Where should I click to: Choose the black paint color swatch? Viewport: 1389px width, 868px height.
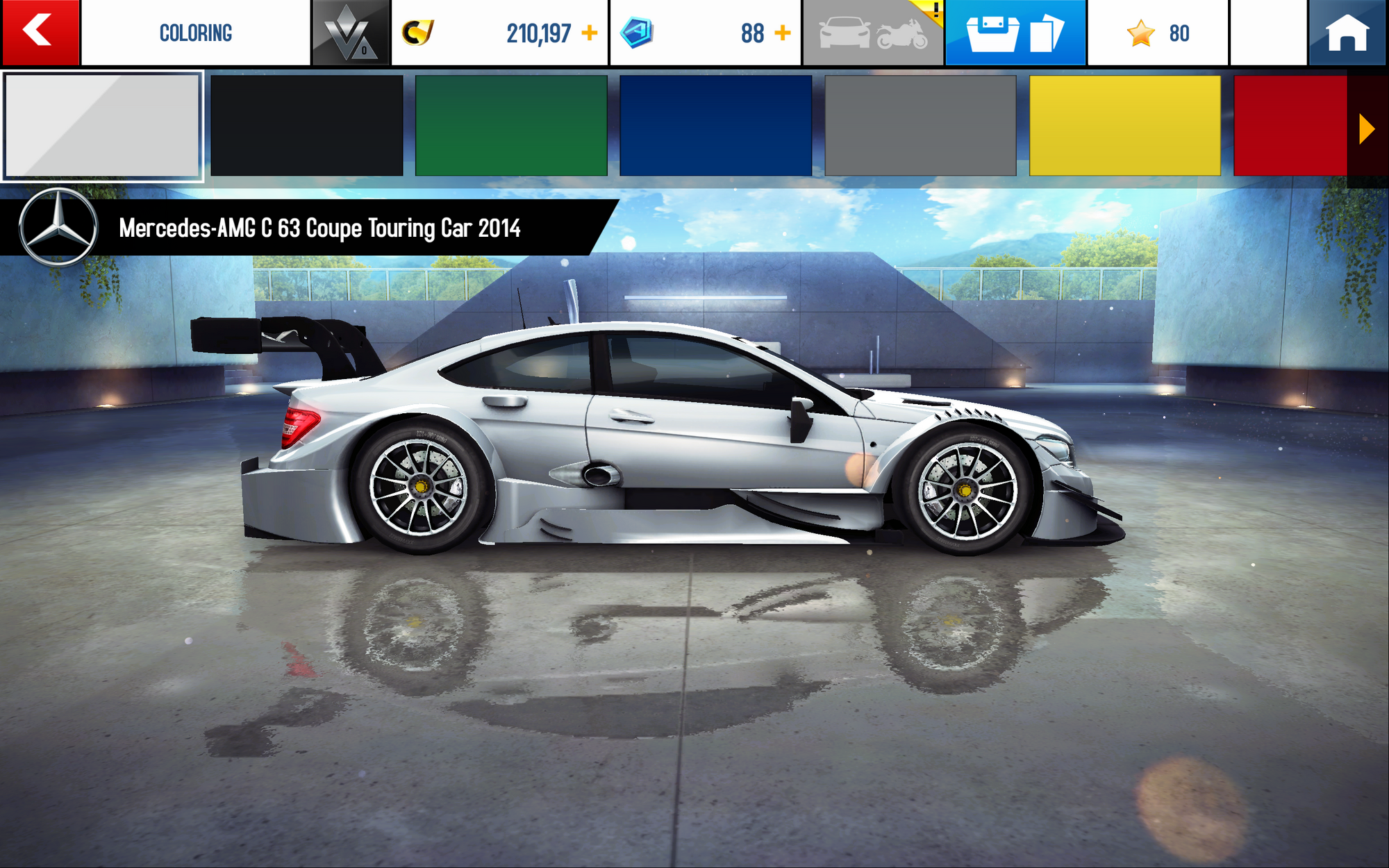click(306, 126)
